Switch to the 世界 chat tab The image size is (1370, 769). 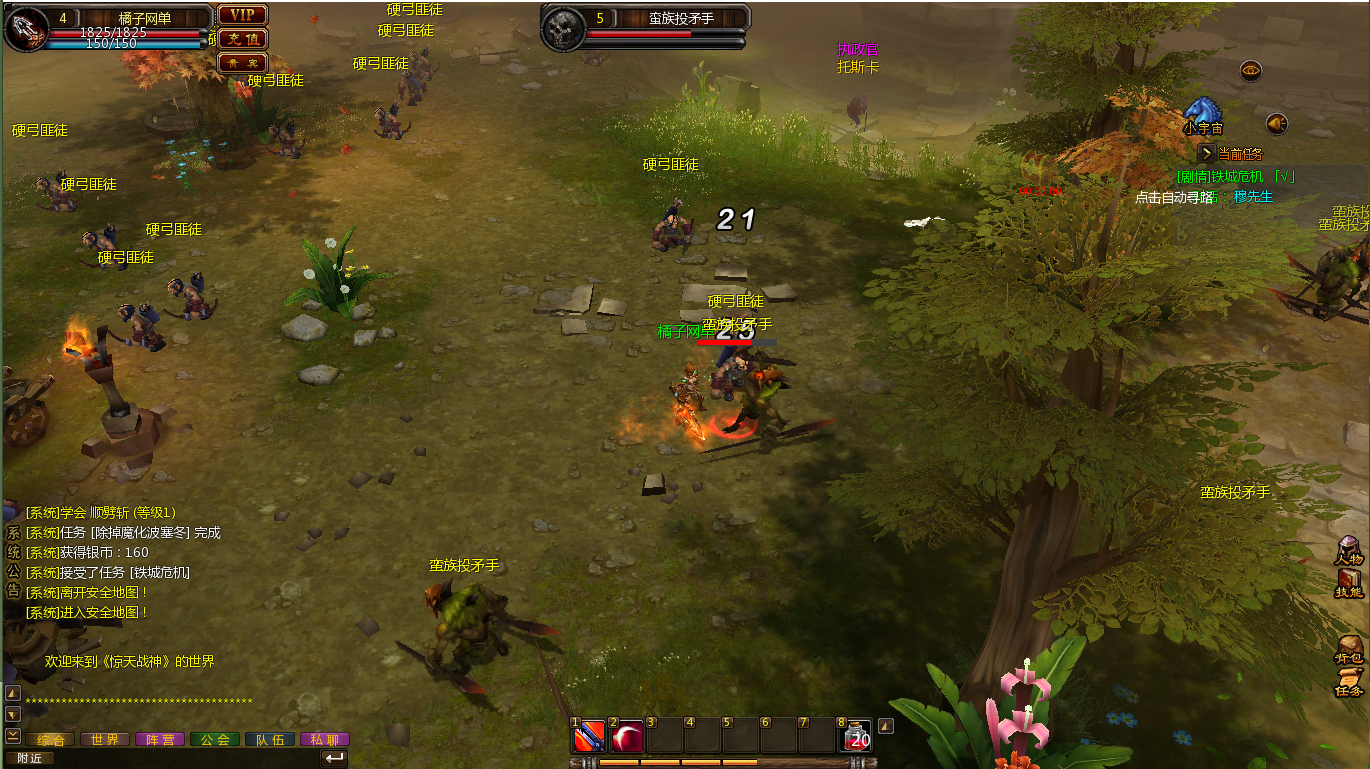coord(104,740)
